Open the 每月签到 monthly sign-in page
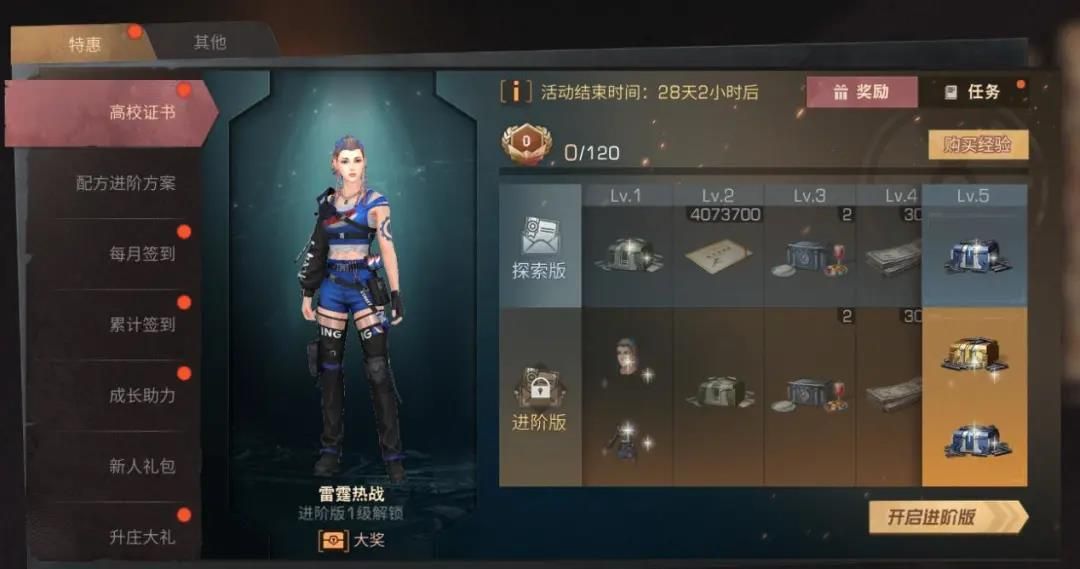 [x=142, y=254]
